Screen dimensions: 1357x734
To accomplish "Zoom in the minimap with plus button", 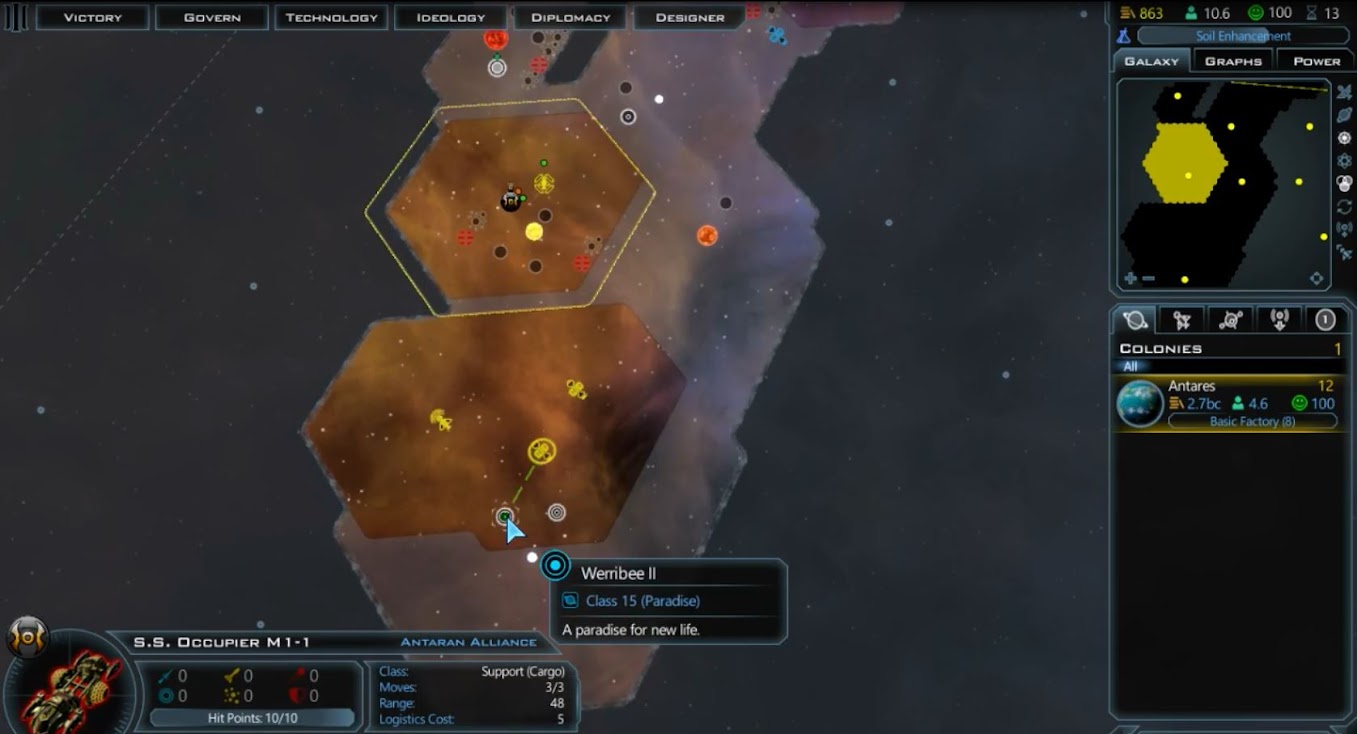I will tap(1130, 279).
